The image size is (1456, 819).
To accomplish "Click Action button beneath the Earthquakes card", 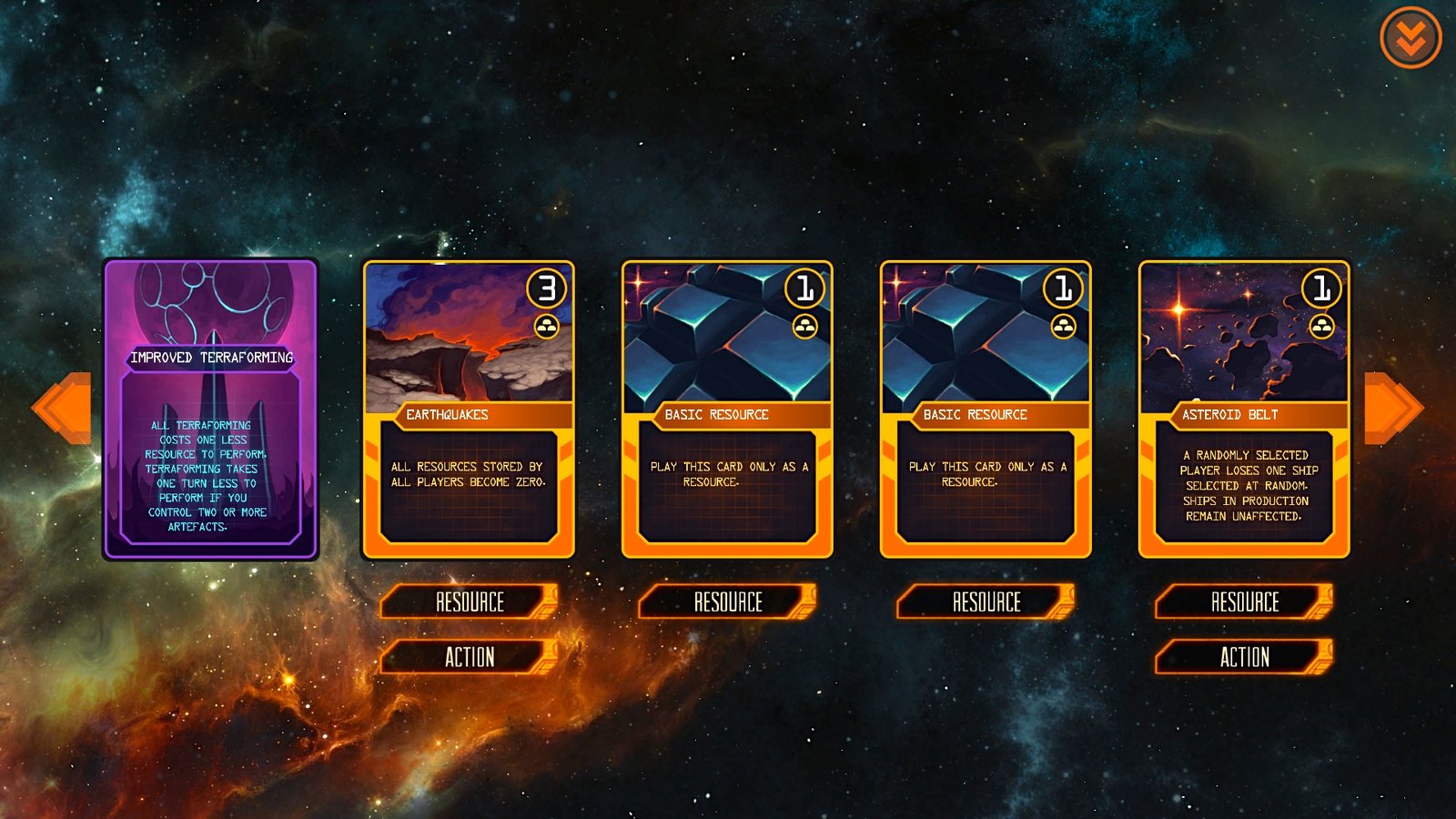I will point(469,657).
